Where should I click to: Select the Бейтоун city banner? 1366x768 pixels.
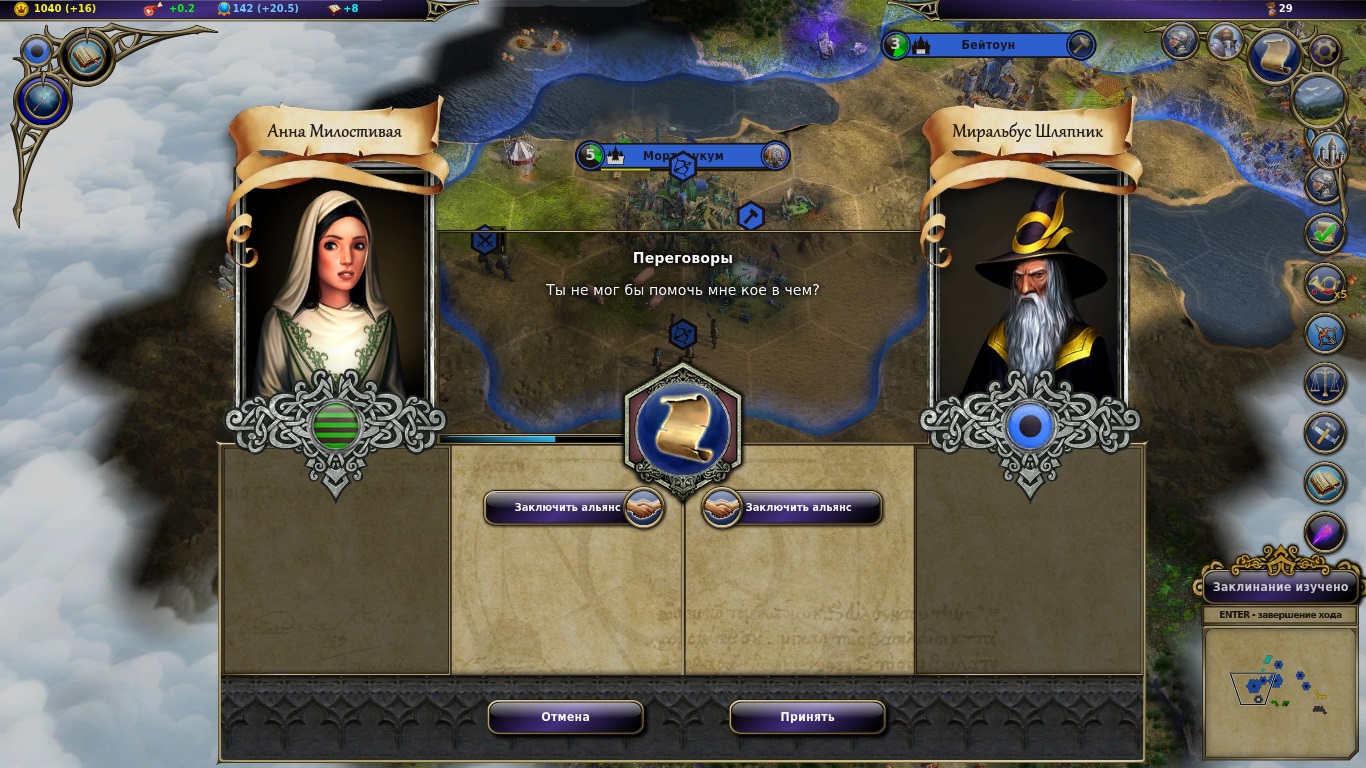tap(988, 45)
